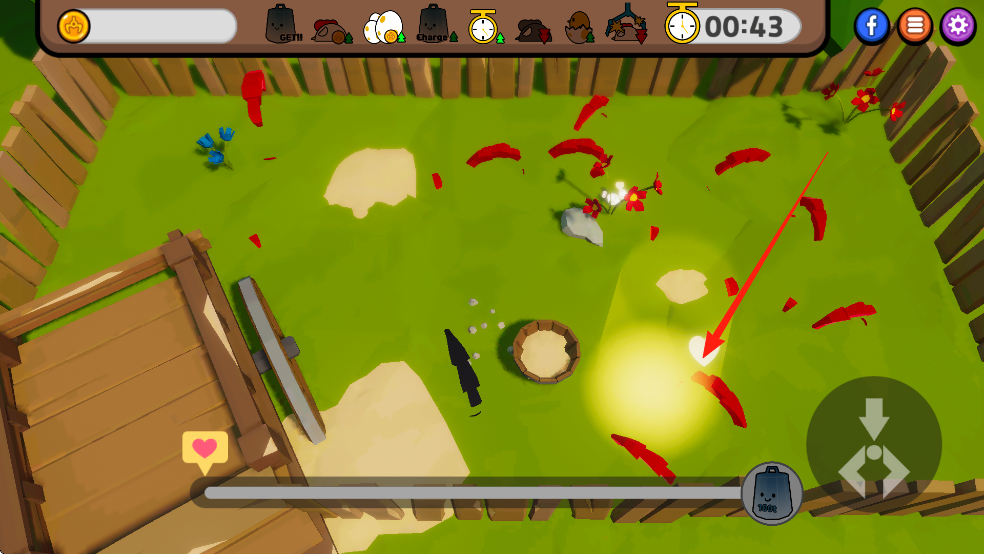Image resolution: width=984 pixels, height=554 pixels.
Task: Open settings with the purple gear
Action: tap(958, 26)
